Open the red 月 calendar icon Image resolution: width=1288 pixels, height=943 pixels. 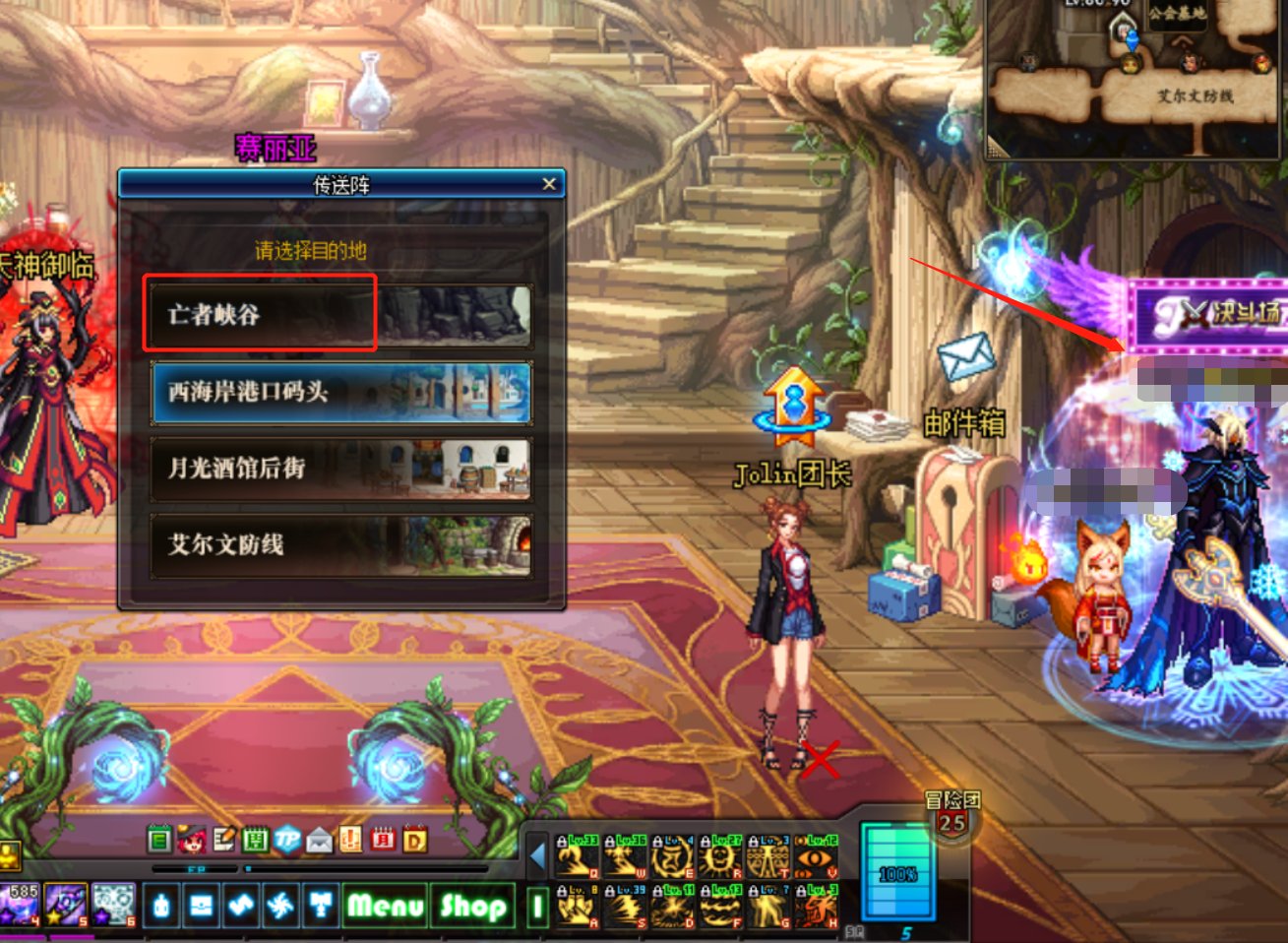click(x=382, y=840)
